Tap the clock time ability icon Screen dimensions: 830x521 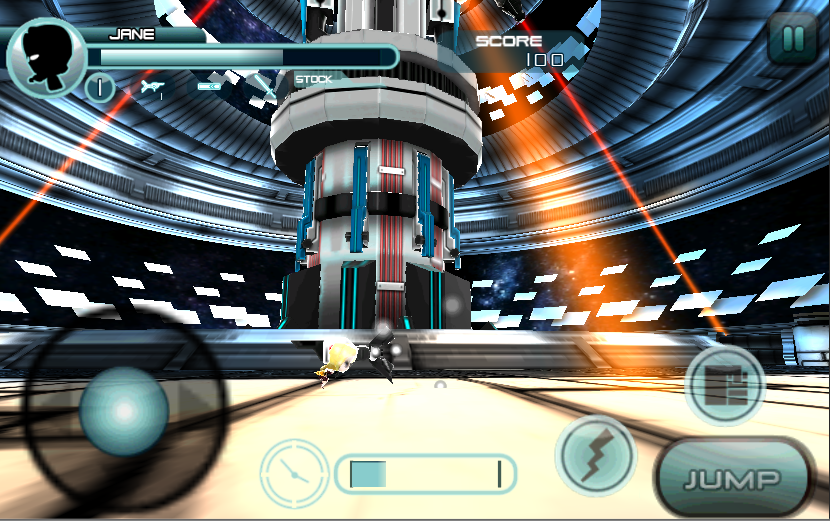[294, 472]
